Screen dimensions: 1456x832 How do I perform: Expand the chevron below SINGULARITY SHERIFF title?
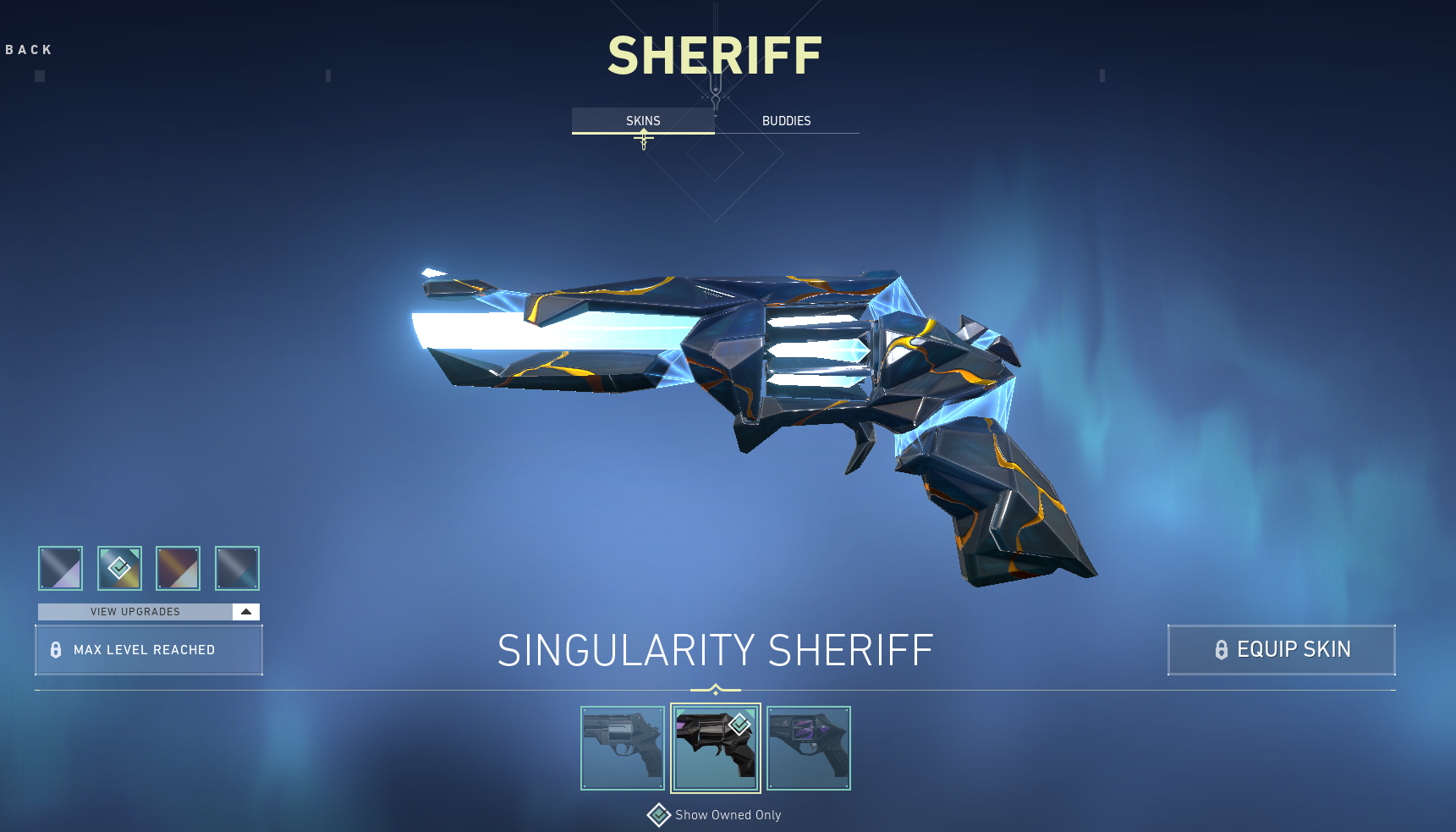715,688
